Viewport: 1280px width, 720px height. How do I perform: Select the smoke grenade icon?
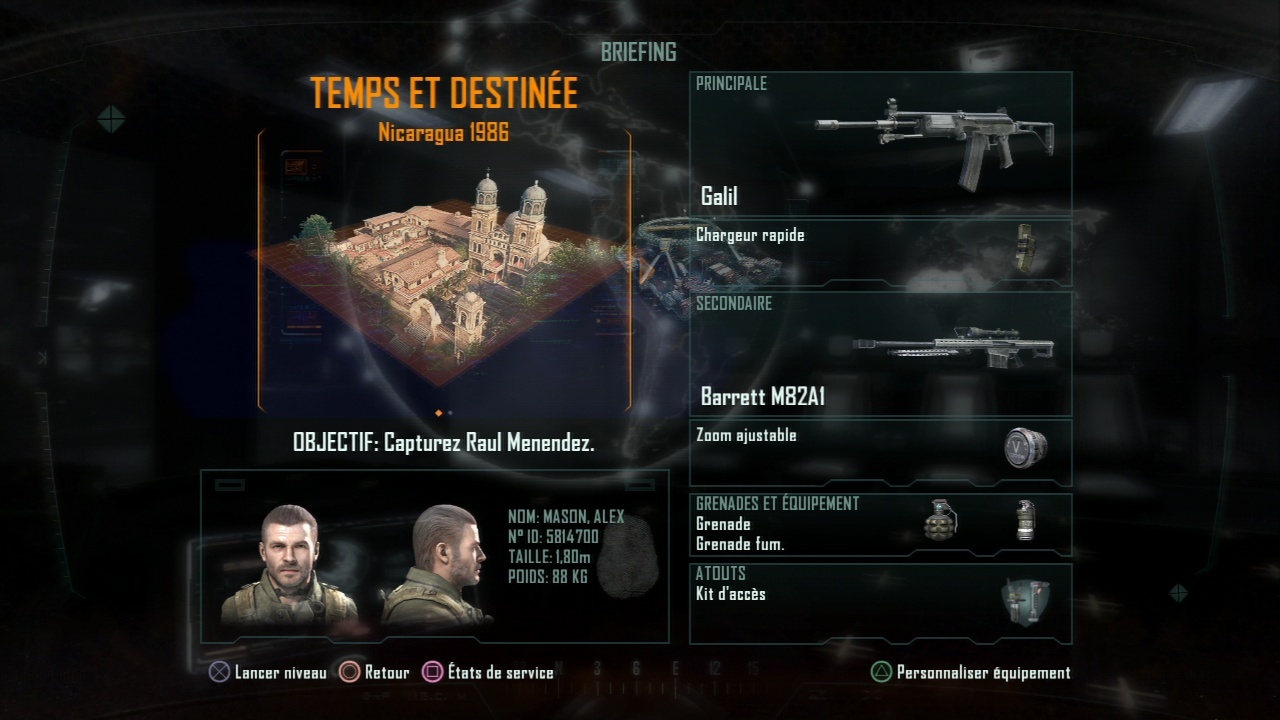1024,521
